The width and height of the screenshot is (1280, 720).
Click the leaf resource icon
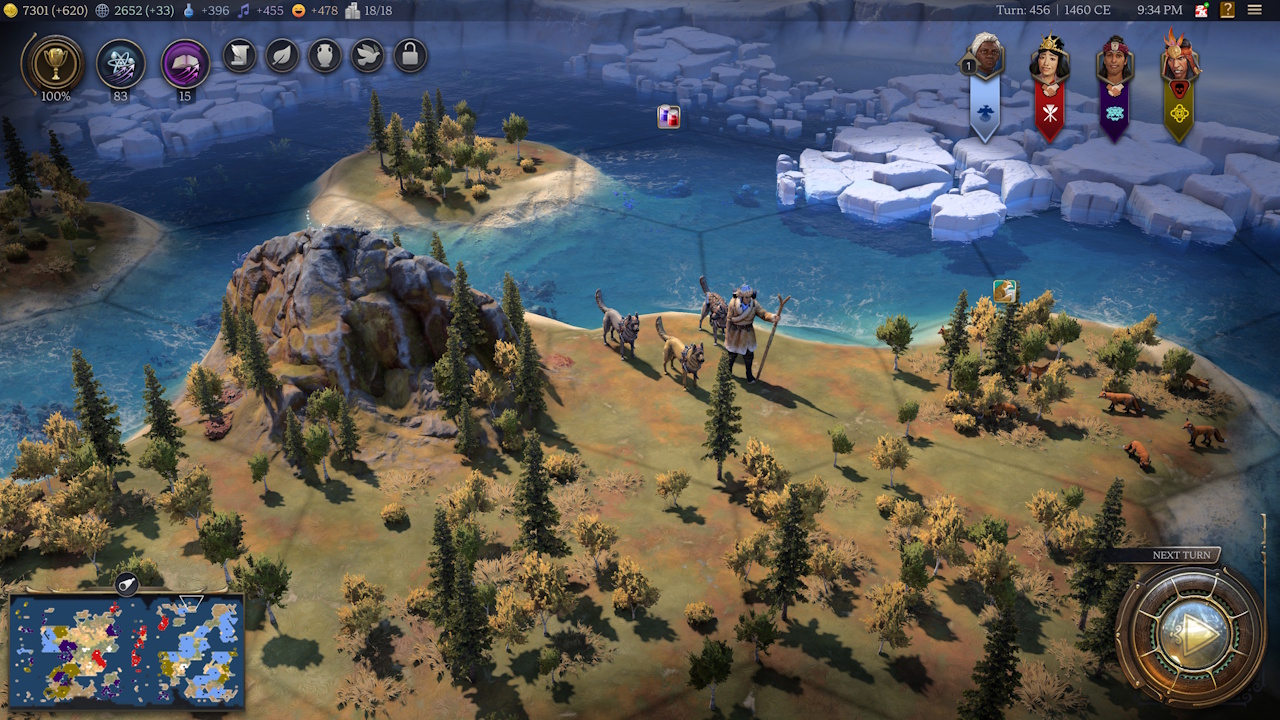(x=279, y=56)
